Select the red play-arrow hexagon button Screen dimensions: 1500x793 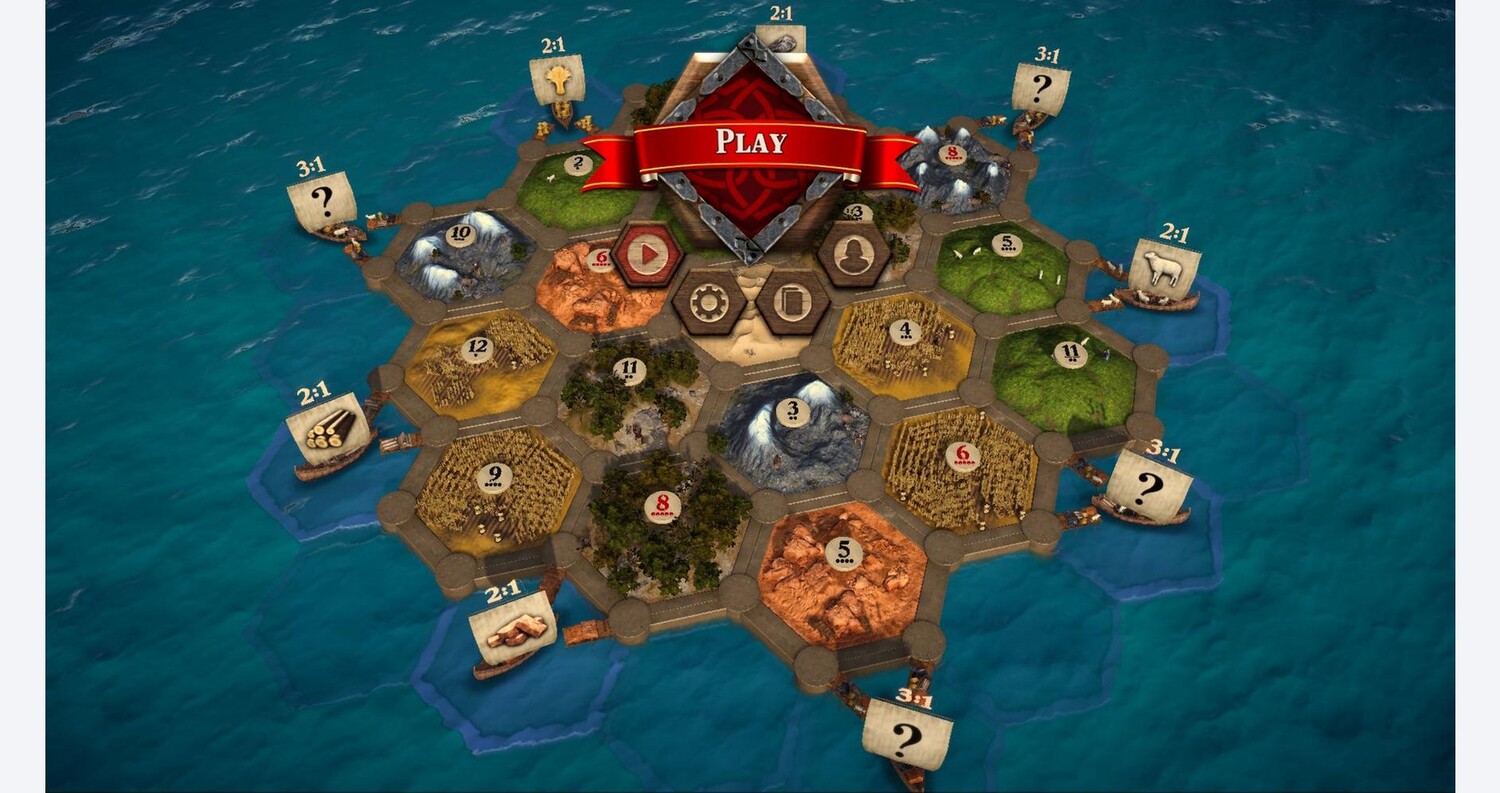(x=648, y=254)
